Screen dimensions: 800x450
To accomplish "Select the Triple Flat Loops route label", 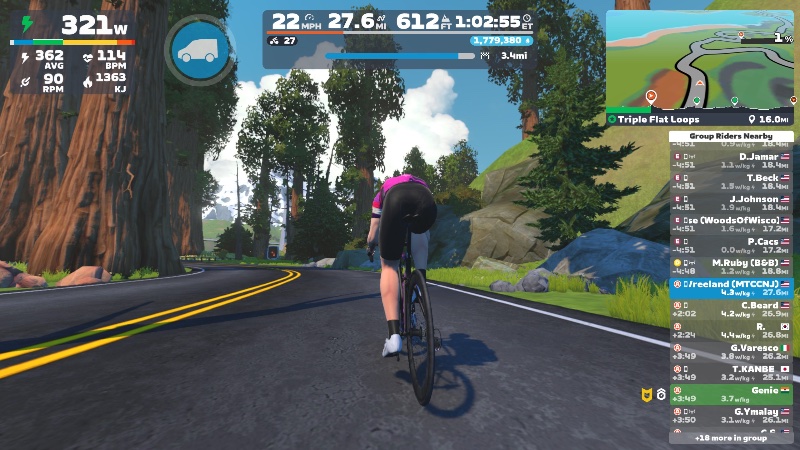I will coord(658,119).
